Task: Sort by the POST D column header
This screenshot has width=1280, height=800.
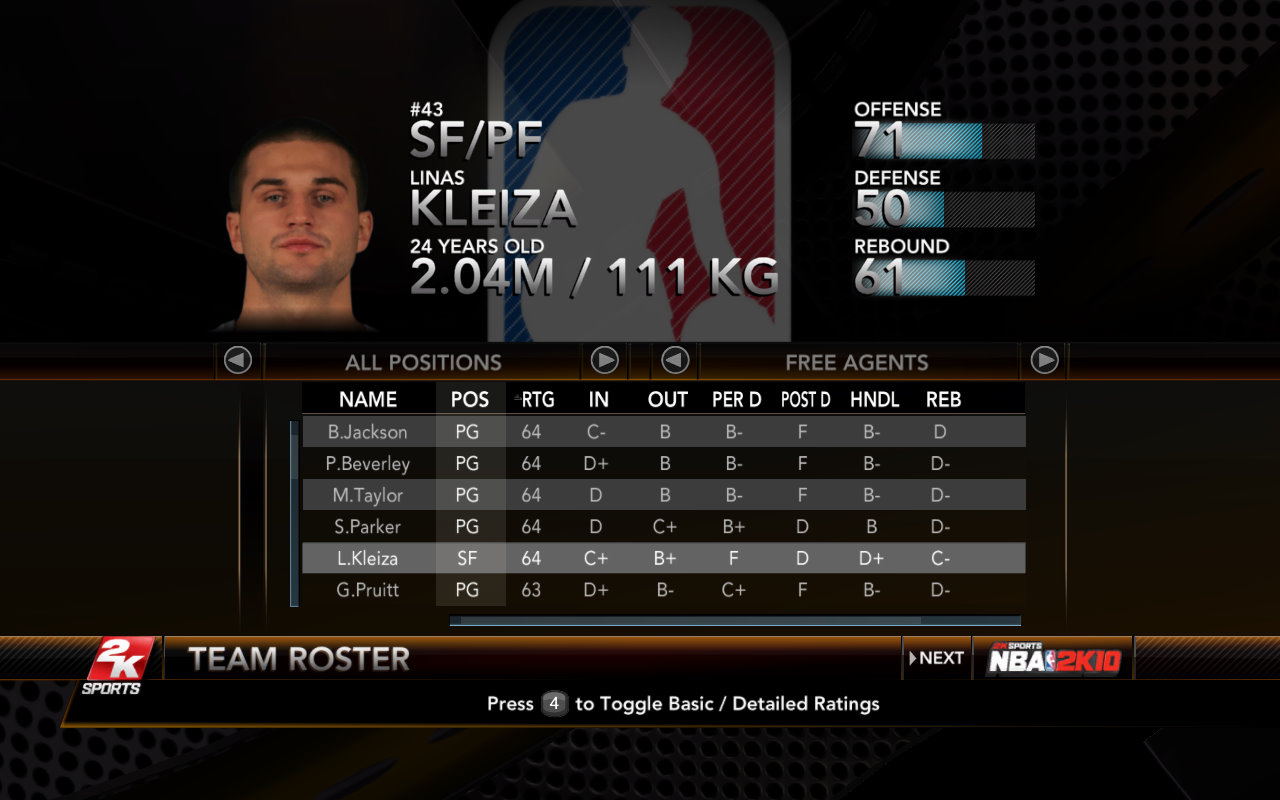Action: (805, 400)
